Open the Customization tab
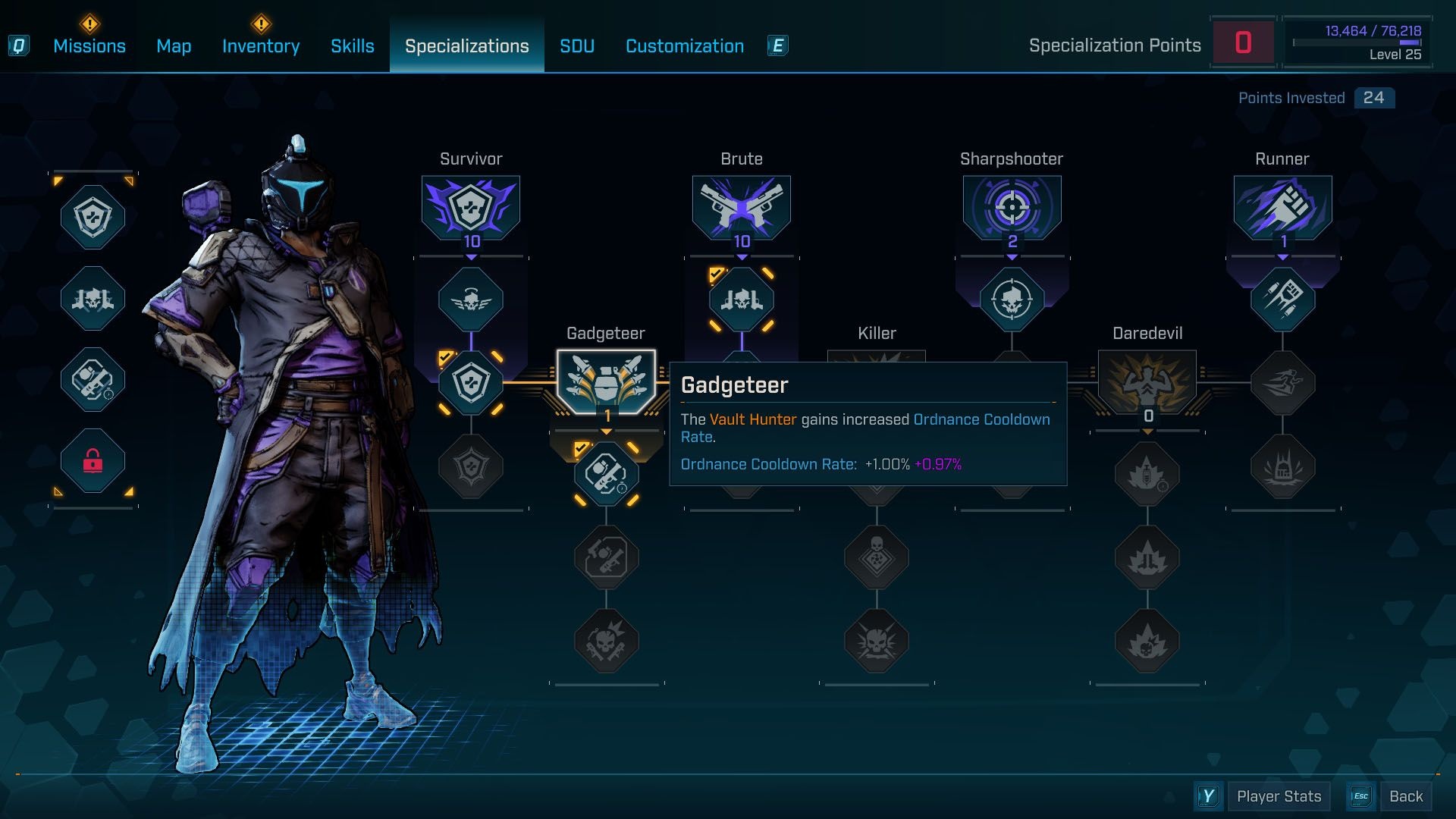The width and height of the screenshot is (1456, 819). click(x=685, y=46)
